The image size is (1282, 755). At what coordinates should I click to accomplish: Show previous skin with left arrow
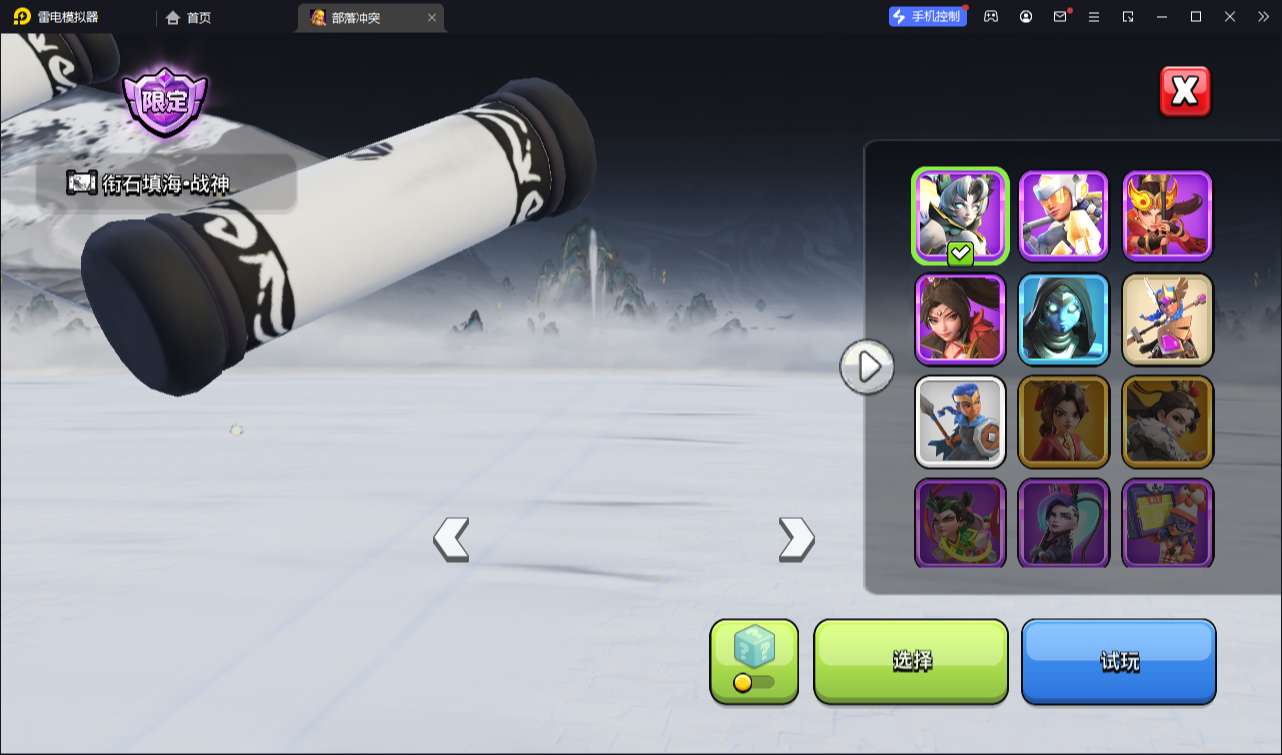pyautogui.click(x=451, y=539)
